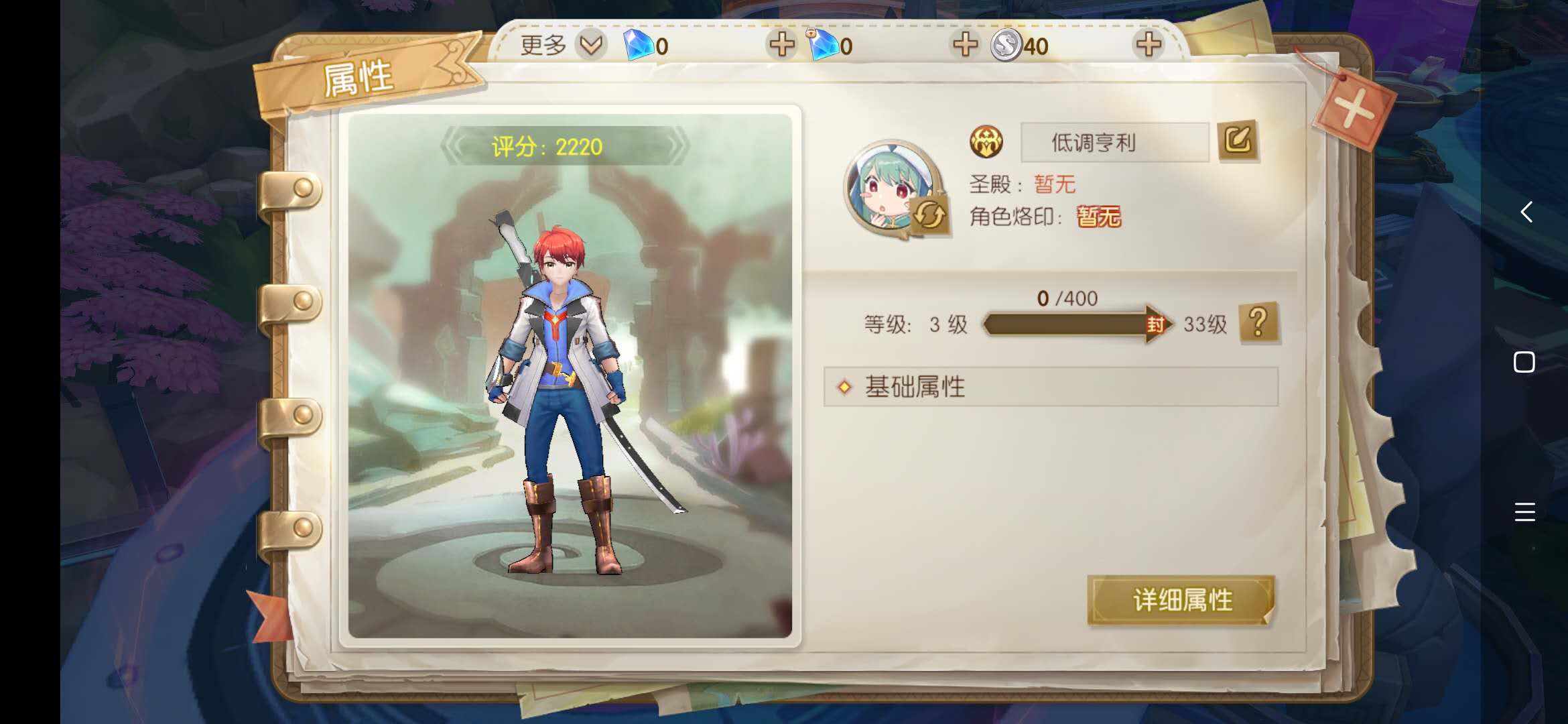Close the attributes panel with the red X tag

(1354, 109)
